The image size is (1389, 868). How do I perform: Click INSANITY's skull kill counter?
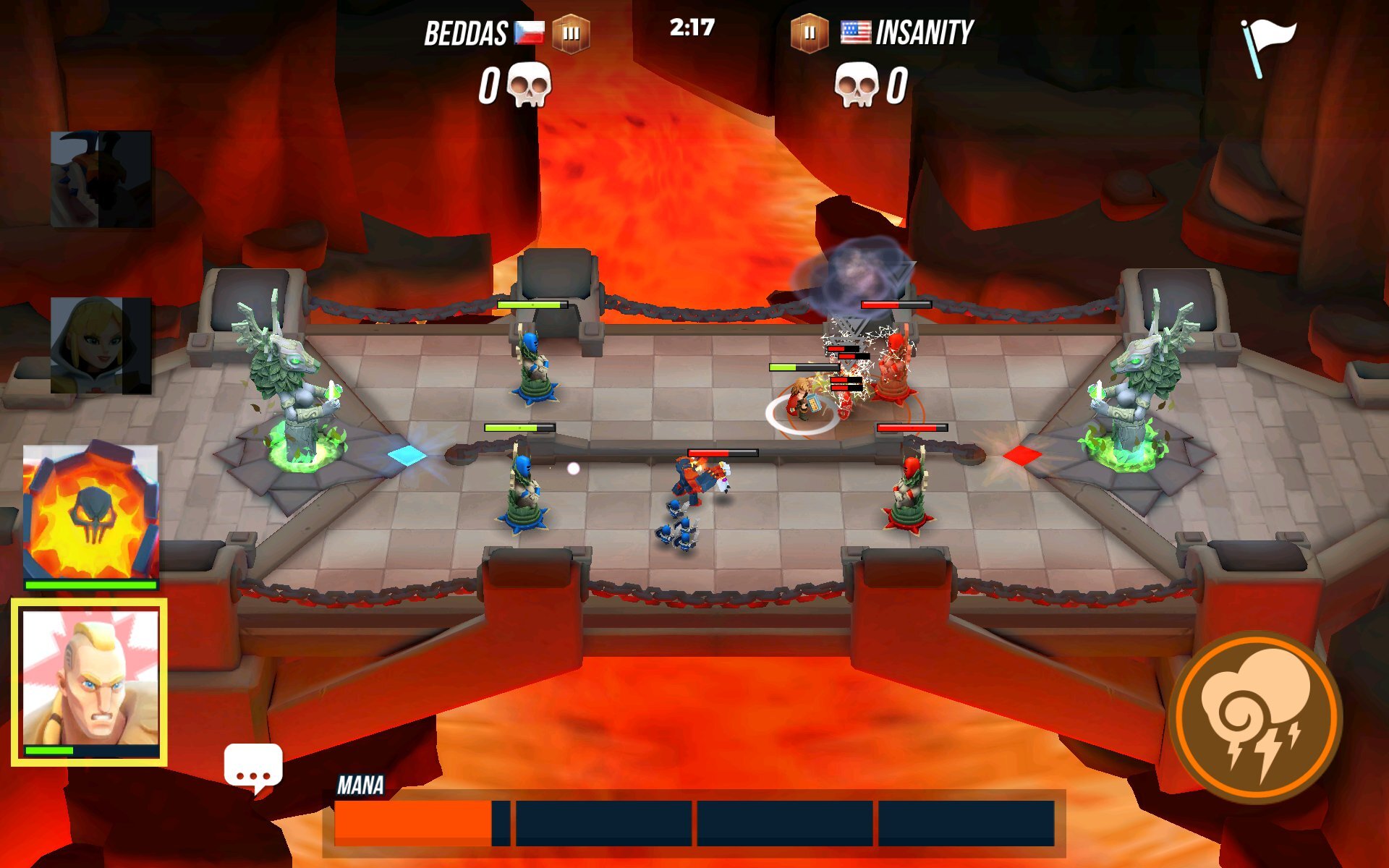[x=857, y=85]
